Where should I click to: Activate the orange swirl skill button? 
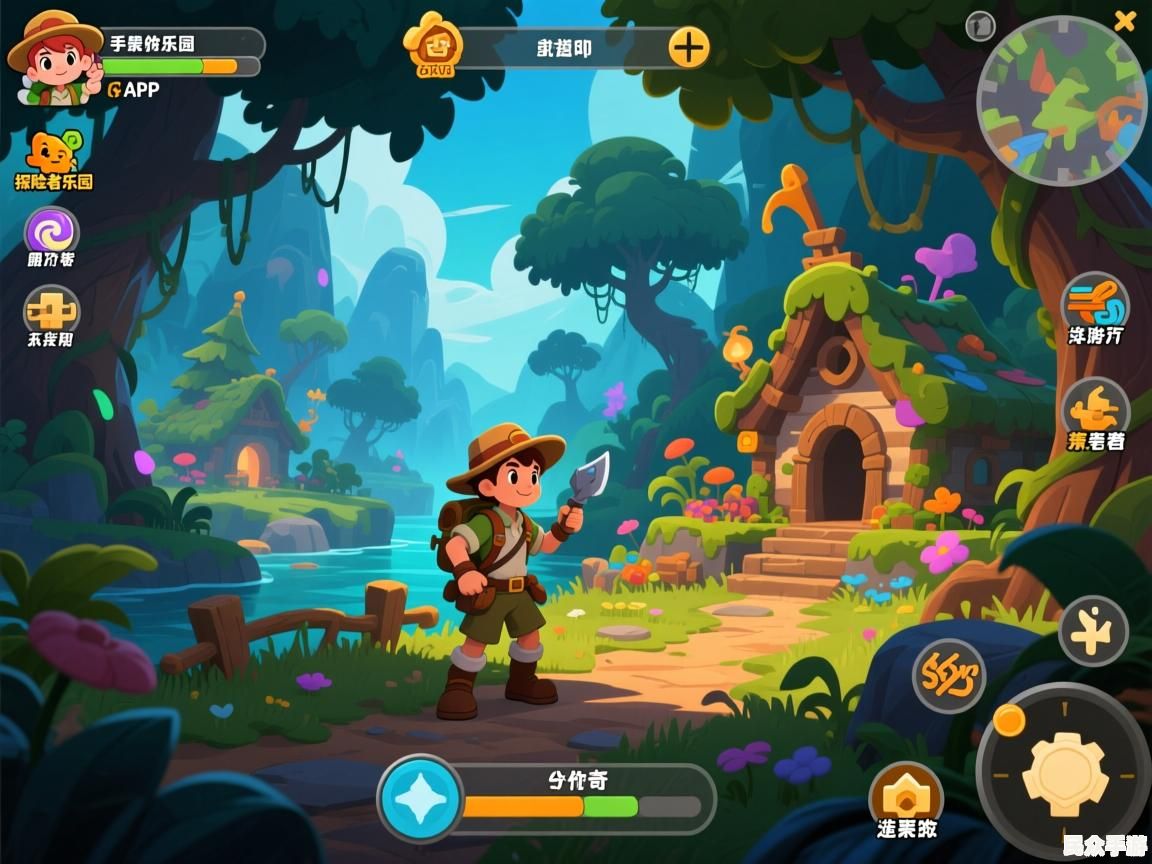(x=948, y=675)
